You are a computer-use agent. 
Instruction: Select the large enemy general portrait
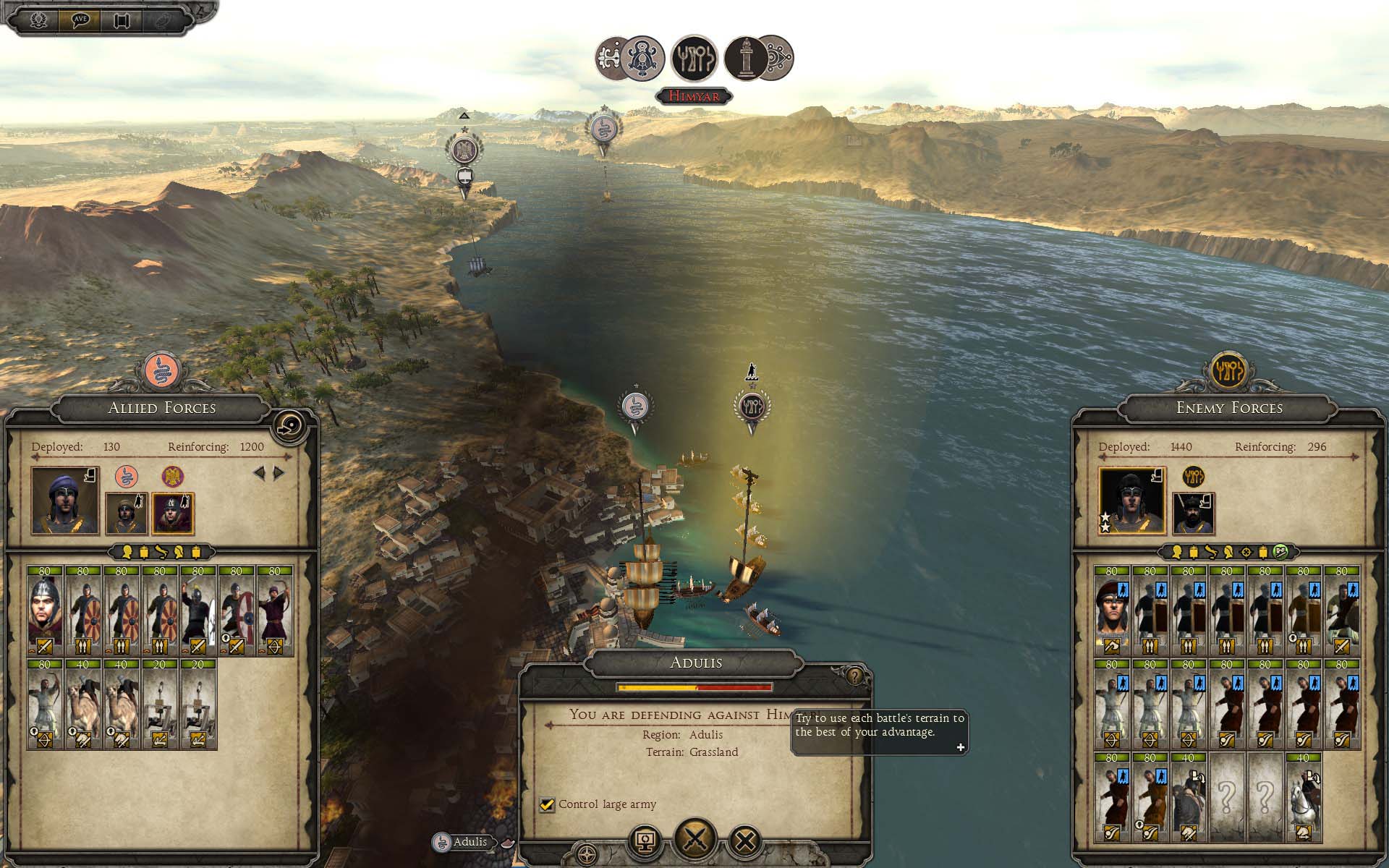coord(1132,501)
